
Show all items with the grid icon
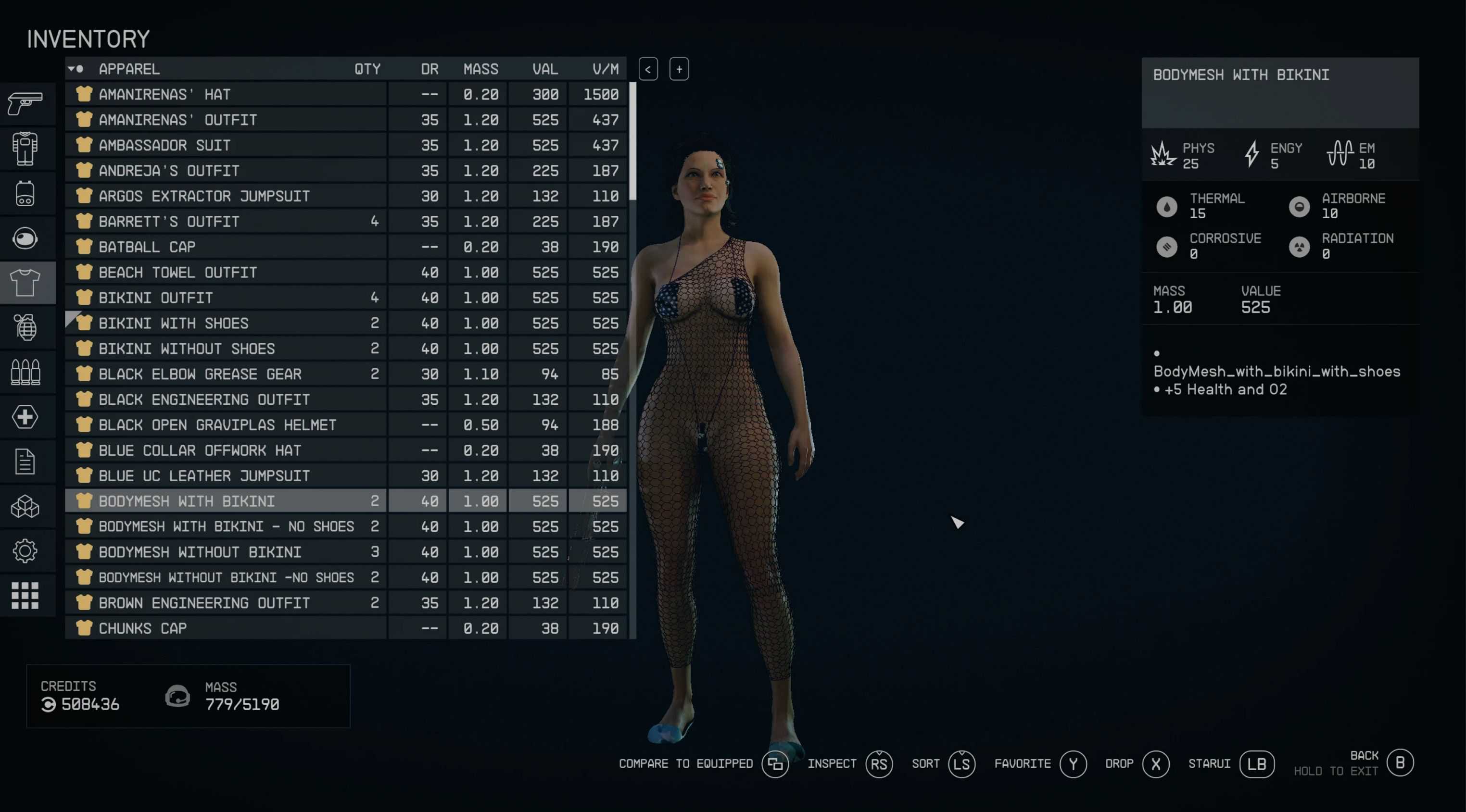(25, 595)
